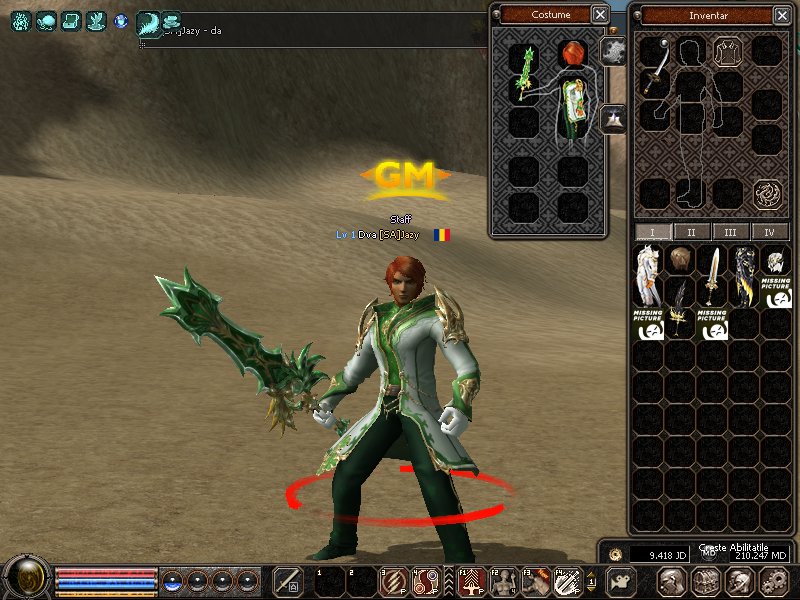
Task: Click the camera icon in the bottom bar
Action: click(x=620, y=581)
